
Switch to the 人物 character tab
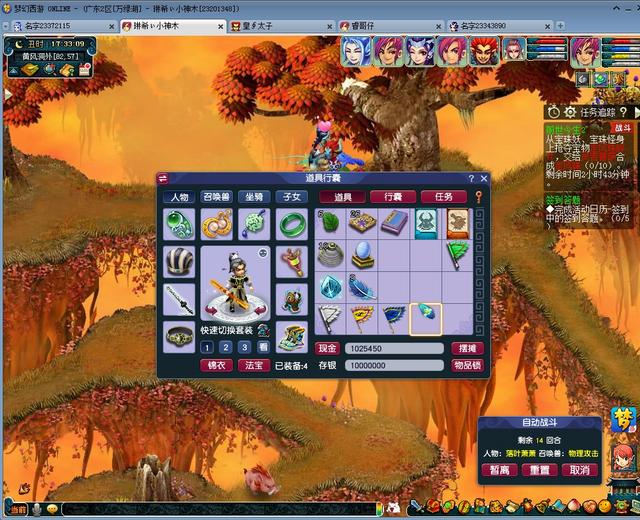180,197
